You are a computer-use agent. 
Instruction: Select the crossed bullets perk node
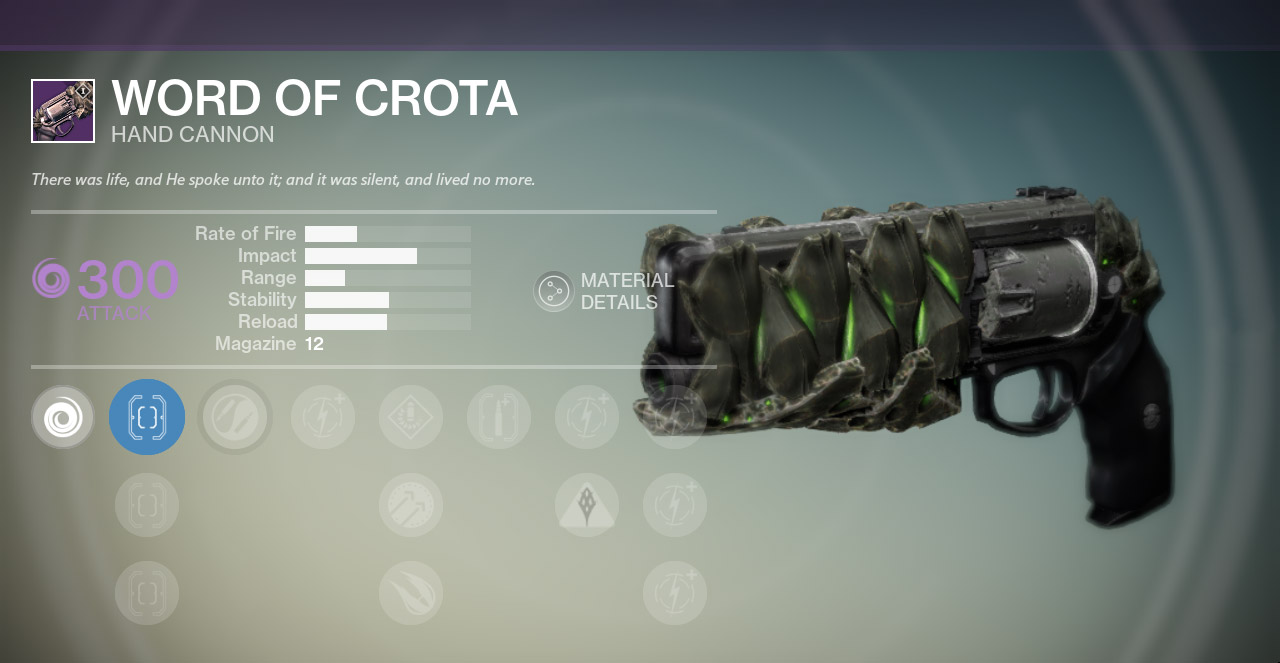tap(235, 417)
